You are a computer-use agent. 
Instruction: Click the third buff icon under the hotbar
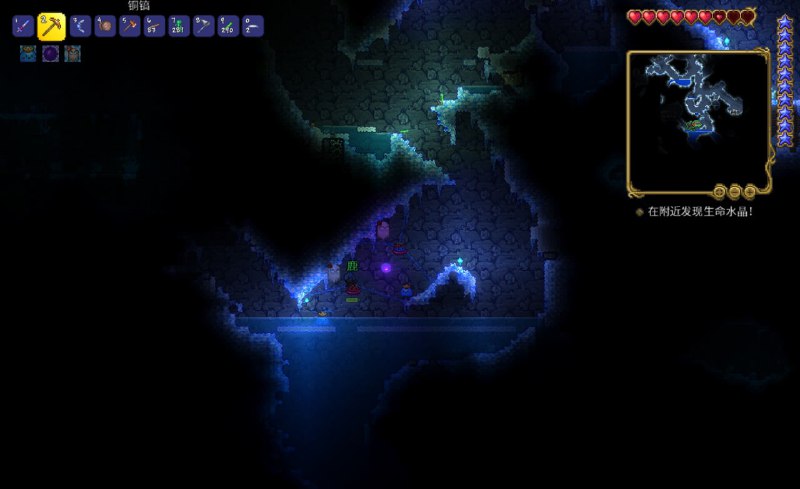(72, 54)
